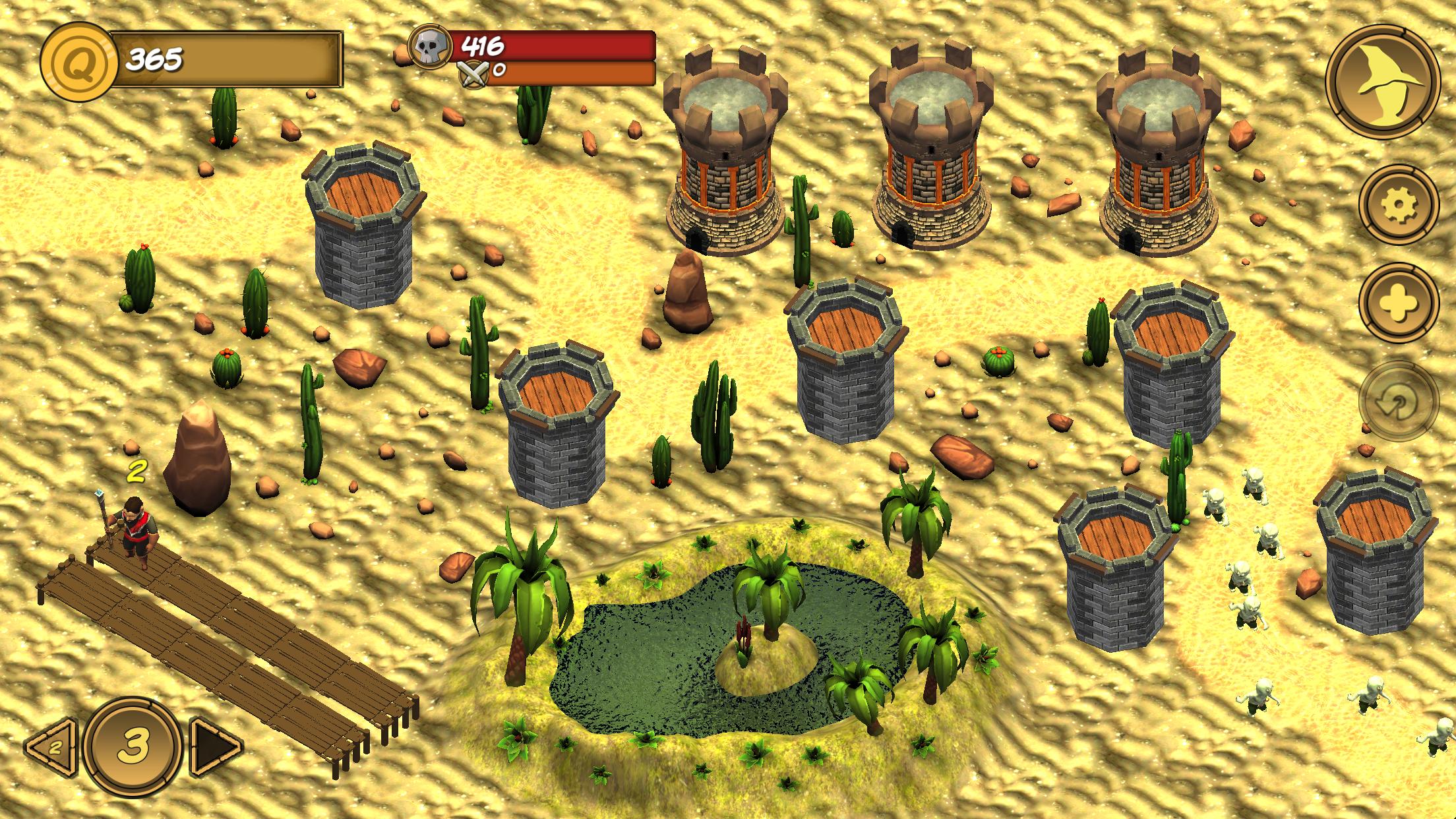This screenshot has height=819, width=1456.
Task: Select the left arrow labeled 2
Action: tap(51, 746)
